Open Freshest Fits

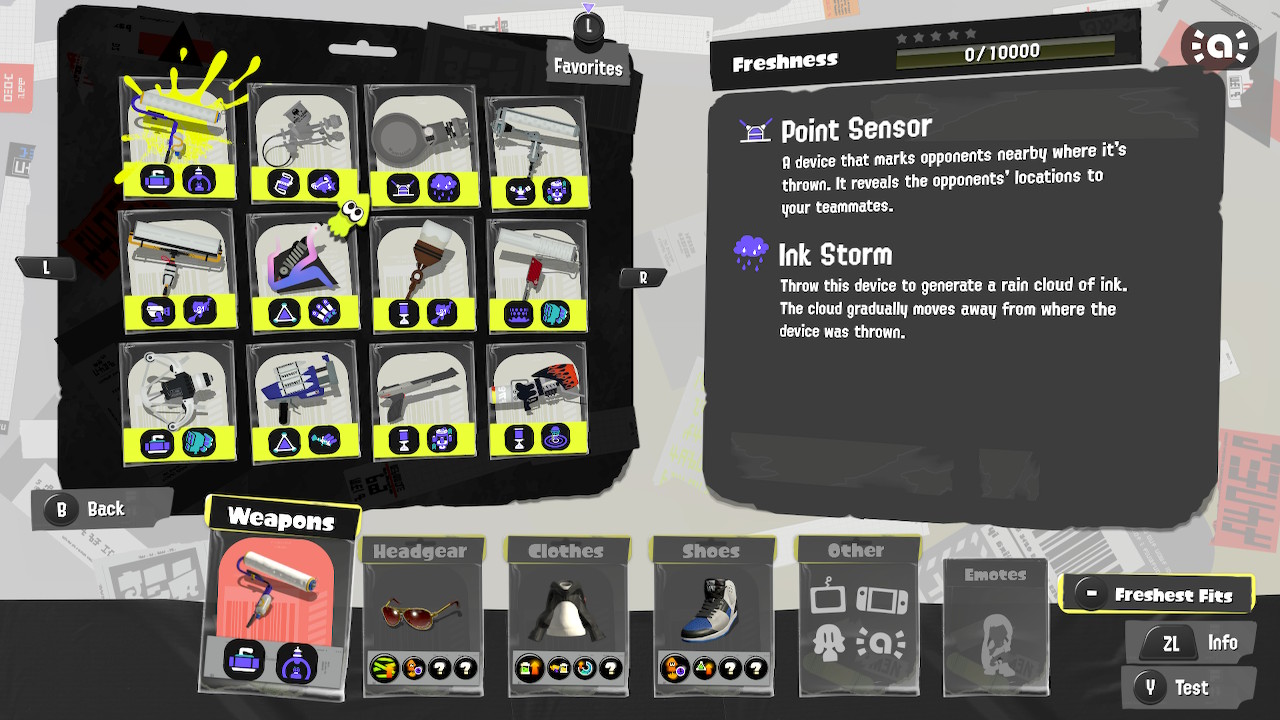point(1157,592)
